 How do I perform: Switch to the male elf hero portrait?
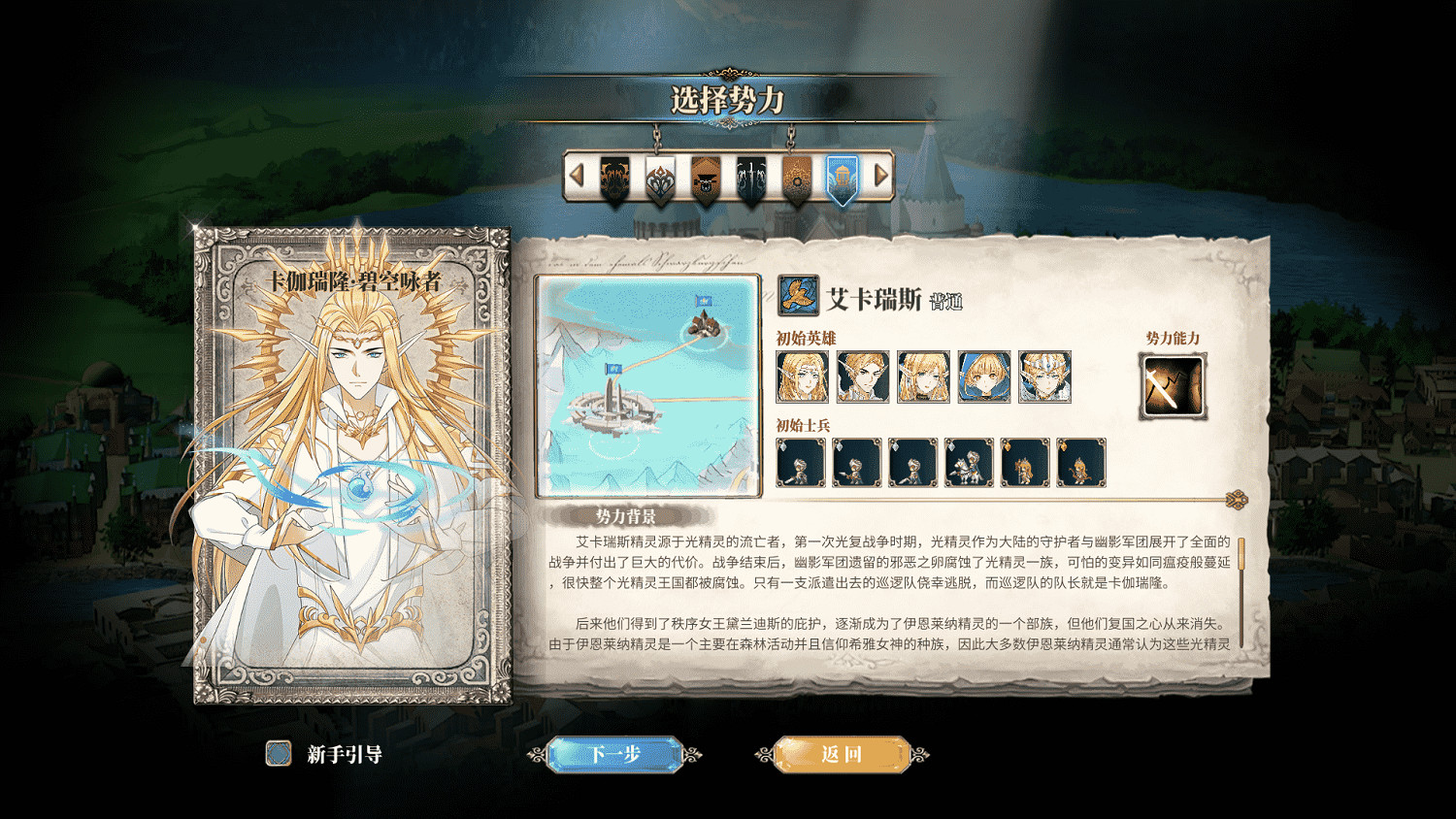(x=861, y=378)
